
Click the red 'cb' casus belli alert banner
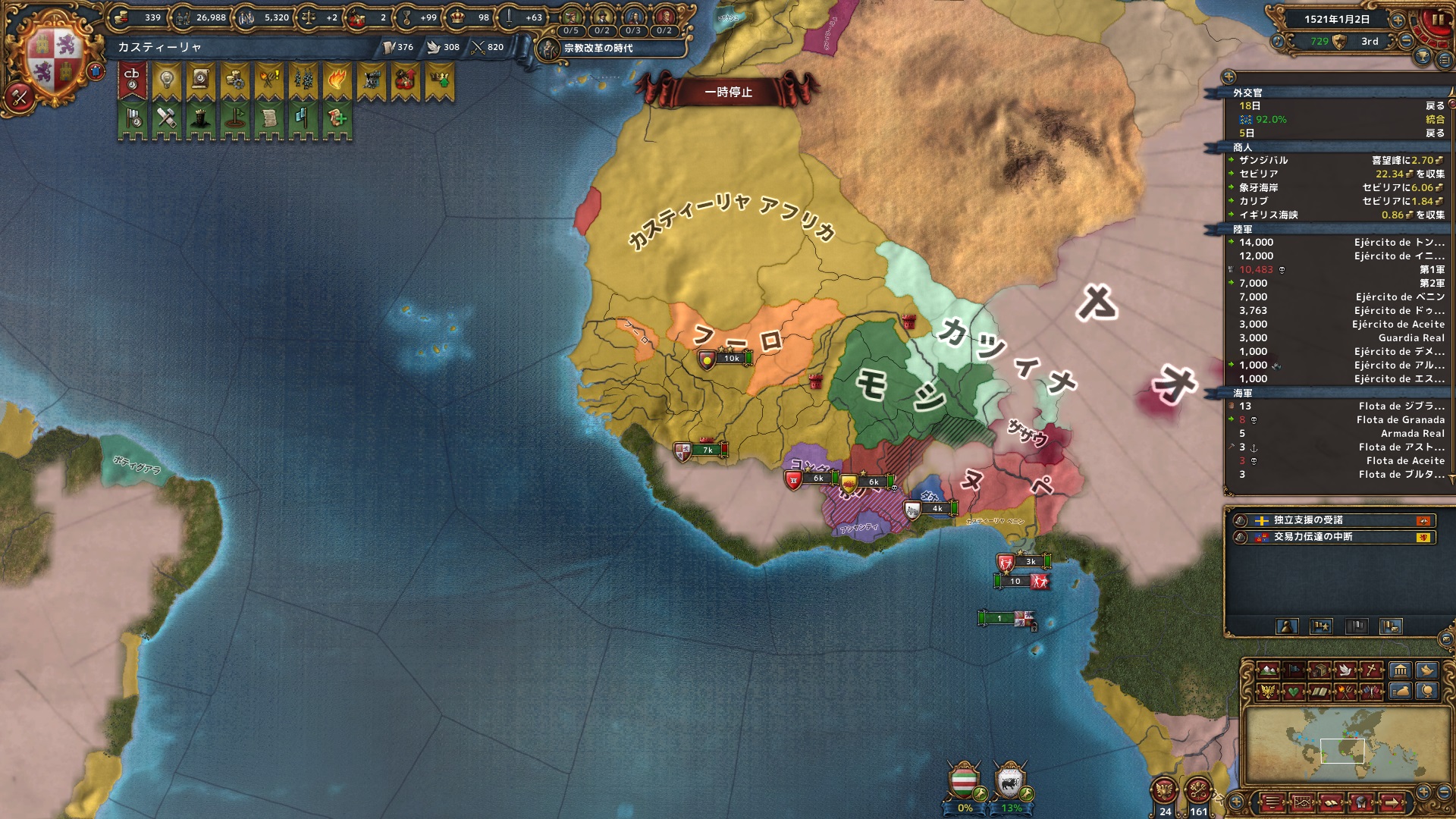[132, 80]
